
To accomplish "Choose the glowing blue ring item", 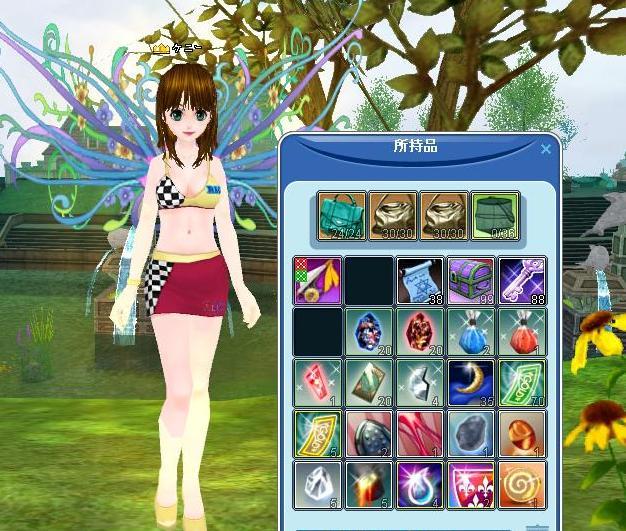I will click(420, 484).
